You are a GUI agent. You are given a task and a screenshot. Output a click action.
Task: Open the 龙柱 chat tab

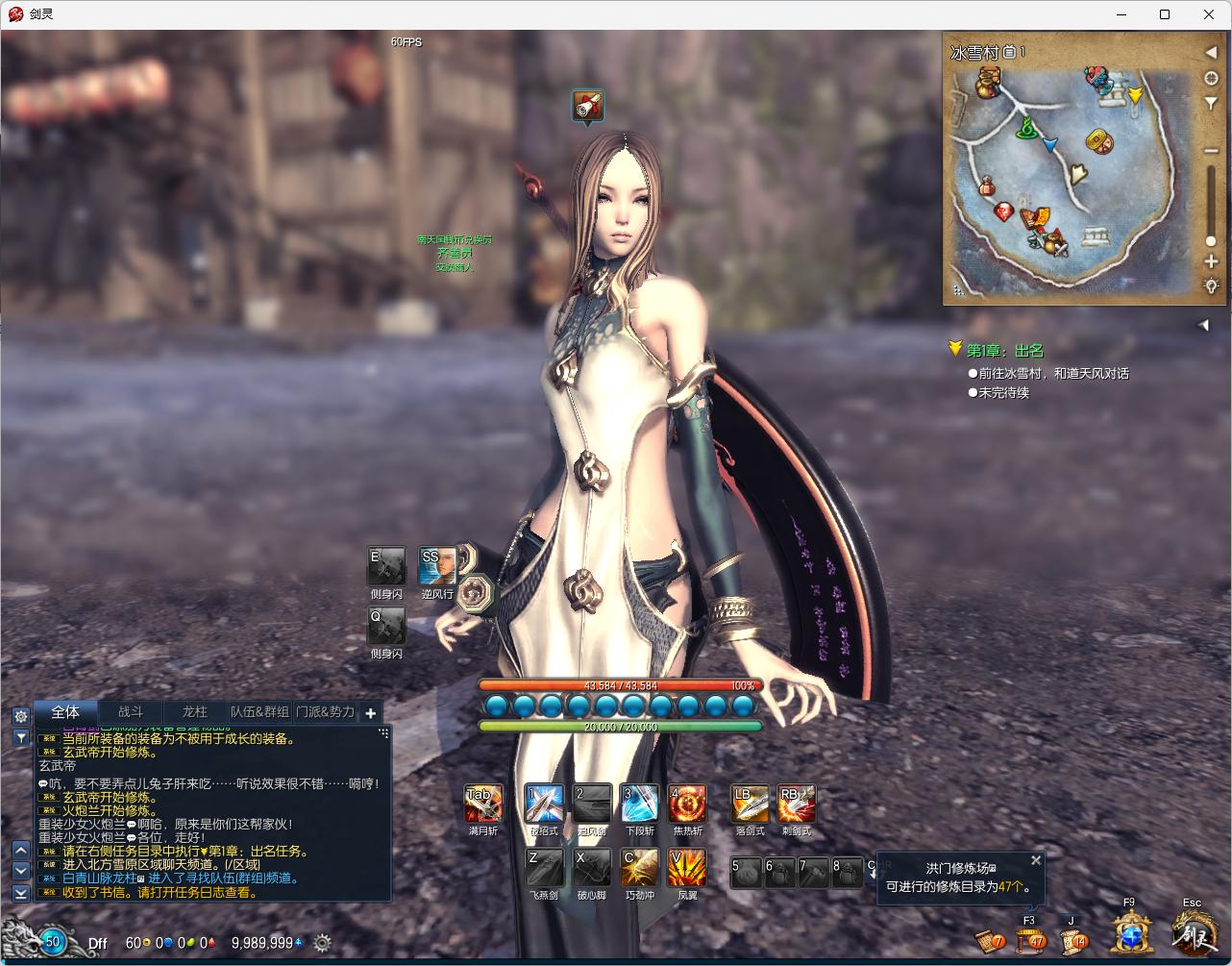point(194,712)
